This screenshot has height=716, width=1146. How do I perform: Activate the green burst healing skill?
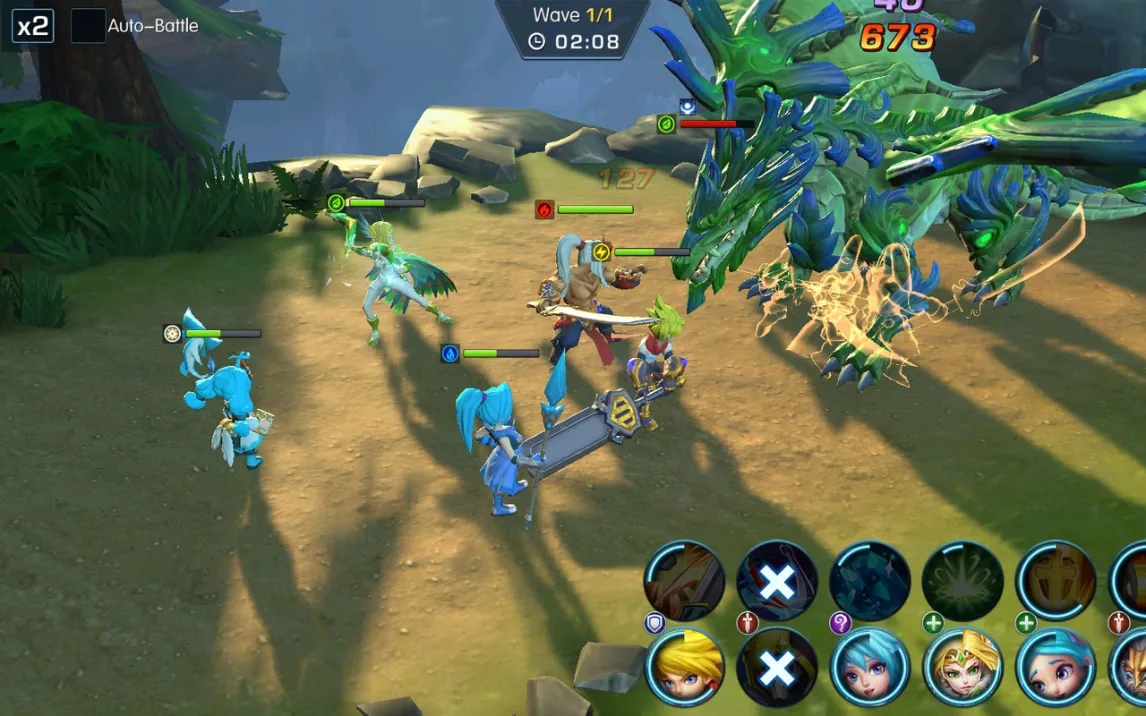pos(963,581)
